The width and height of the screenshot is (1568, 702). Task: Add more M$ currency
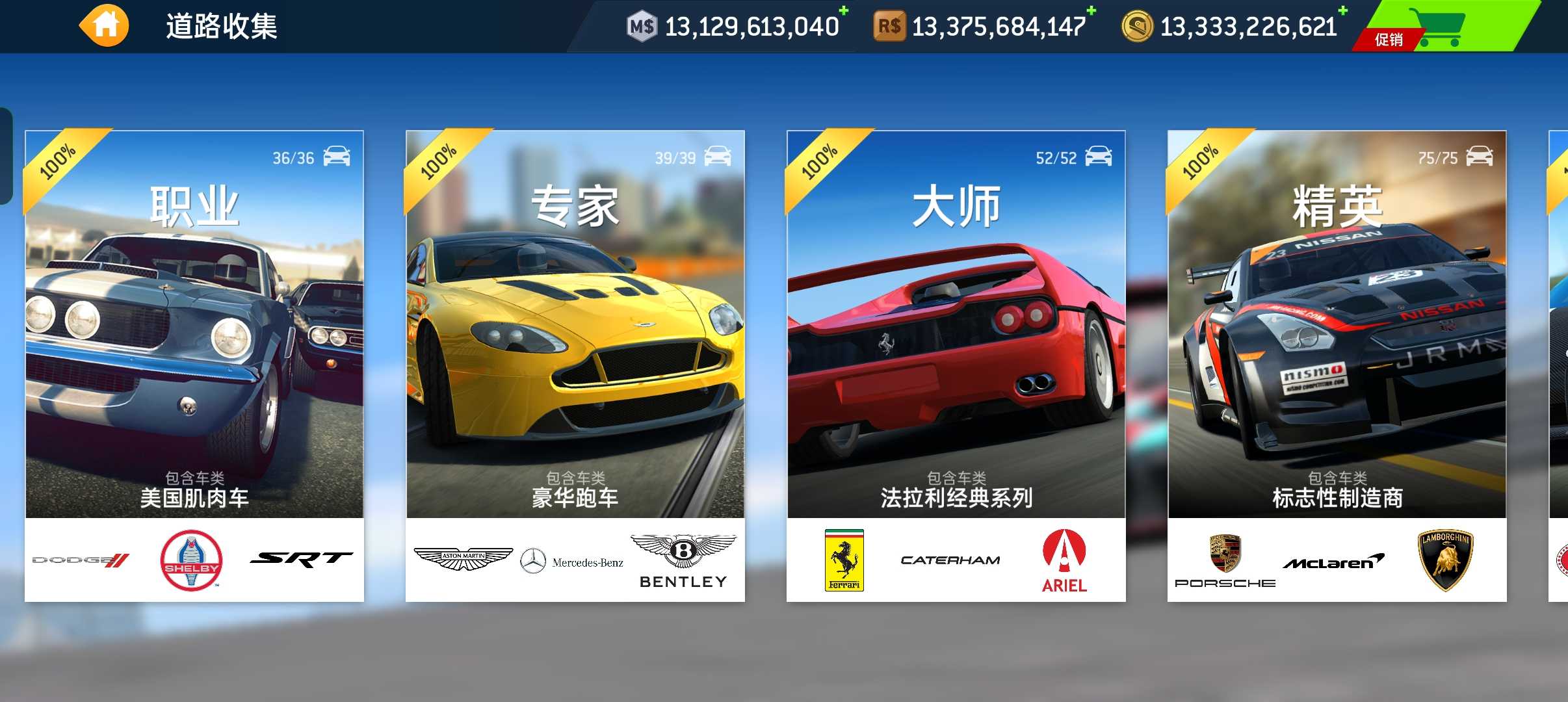tap(843, 11)
